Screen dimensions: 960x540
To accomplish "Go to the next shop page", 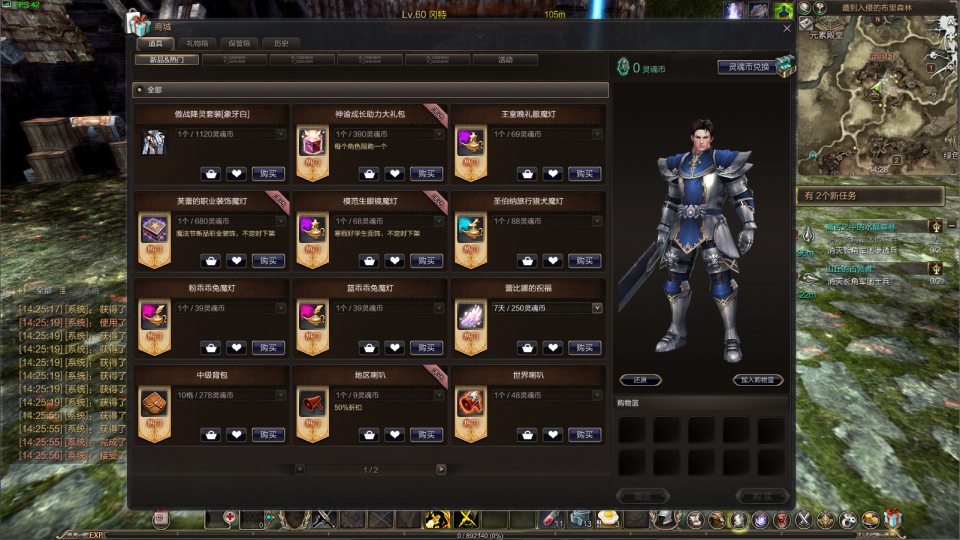I will 441,469.
